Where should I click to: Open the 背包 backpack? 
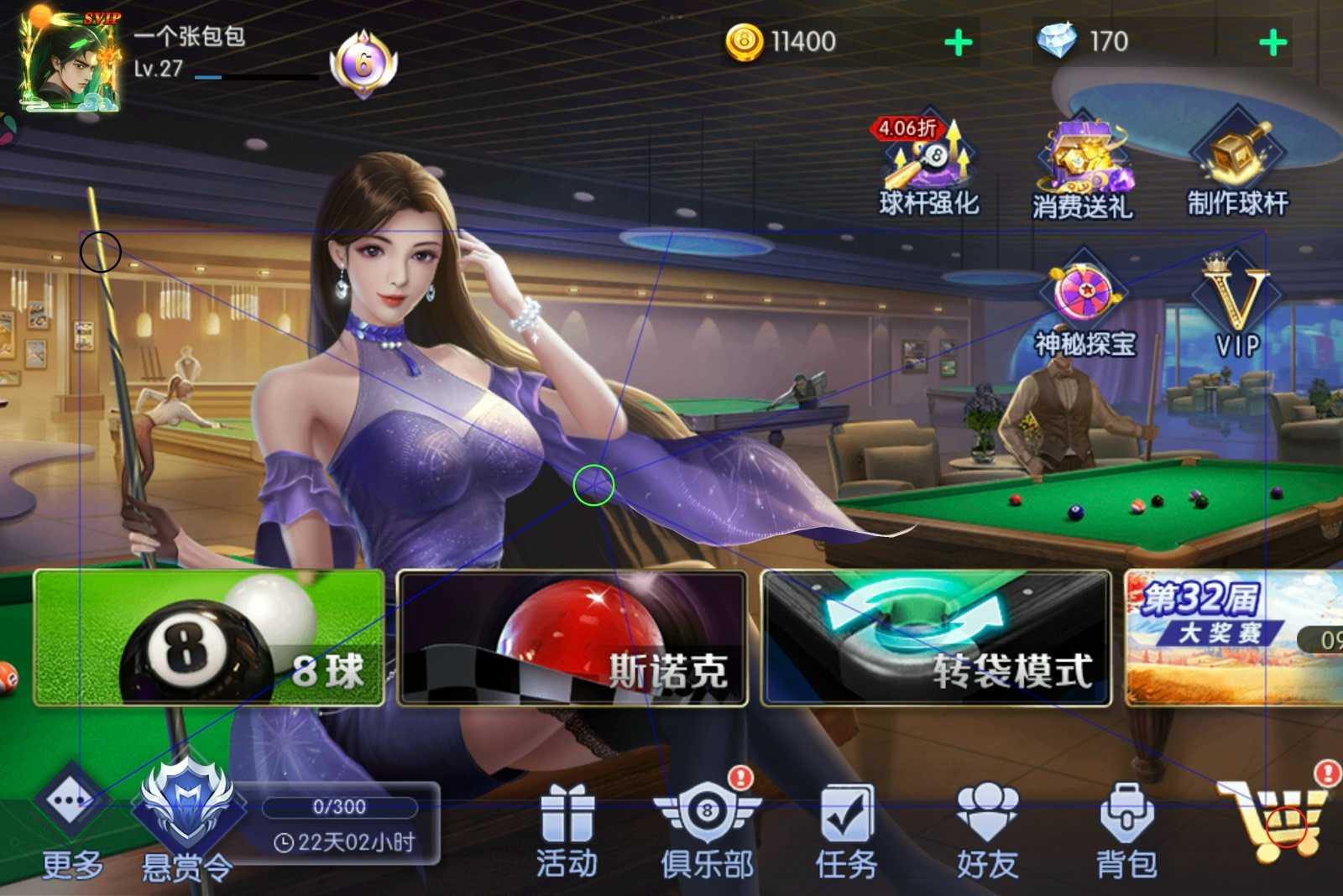pos(1126,826)
